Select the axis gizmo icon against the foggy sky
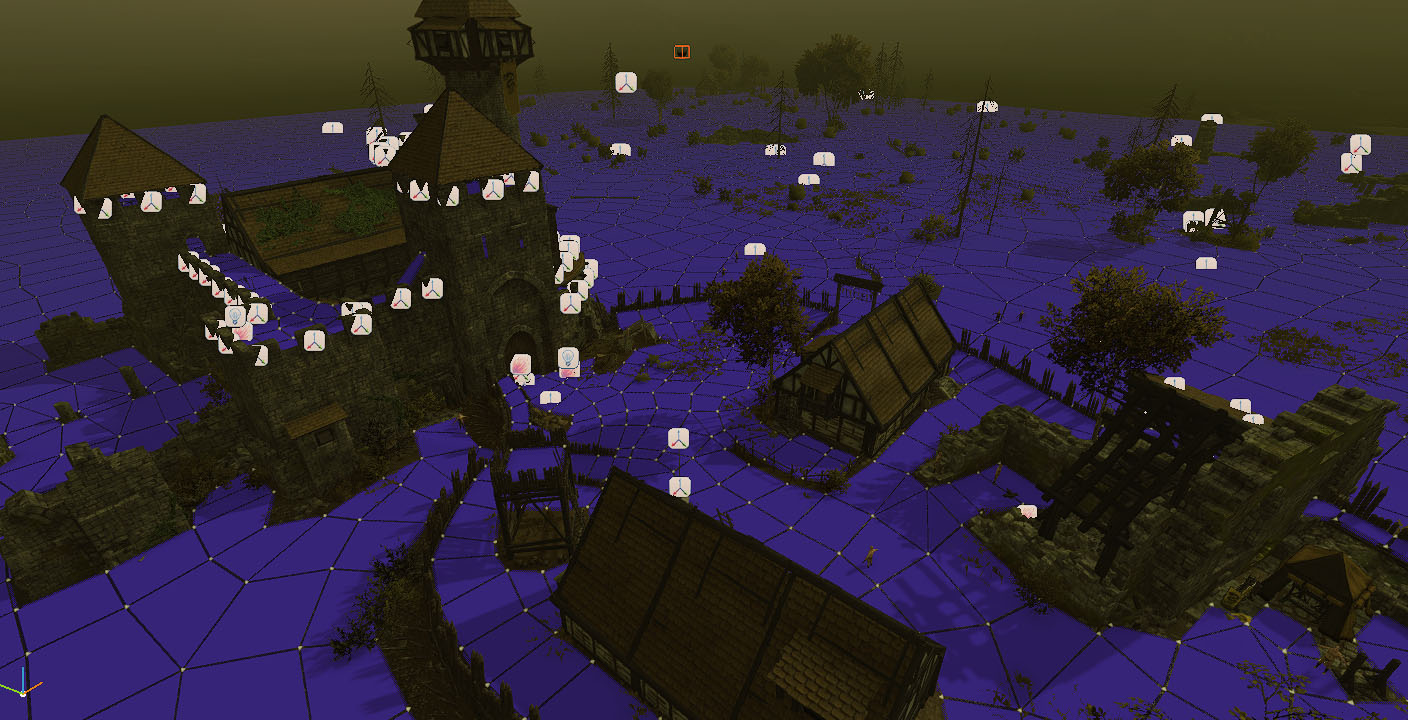The height and width of the screenshot is (720, 1408). 626,82
